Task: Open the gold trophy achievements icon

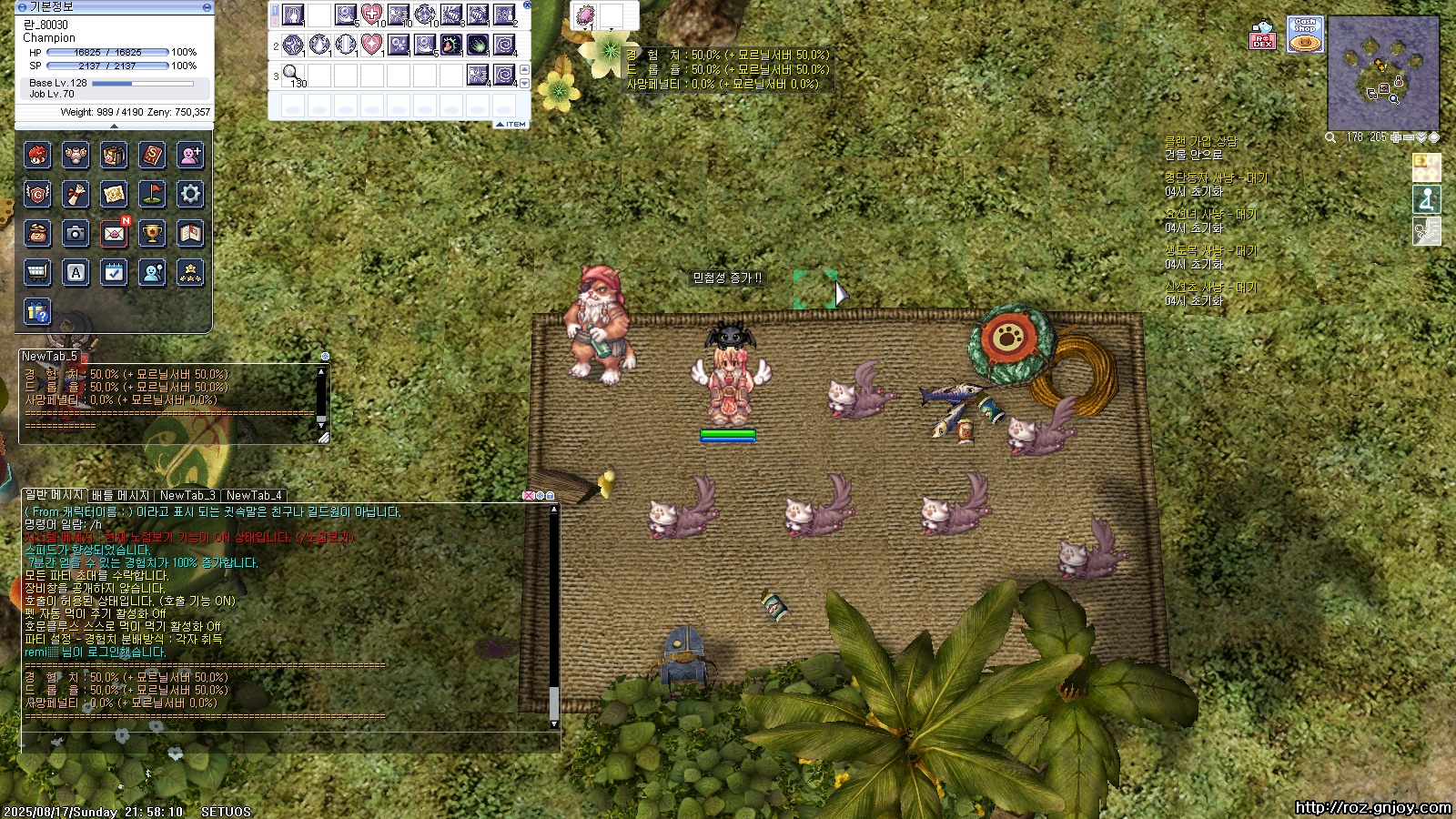Action: point(152,233)
